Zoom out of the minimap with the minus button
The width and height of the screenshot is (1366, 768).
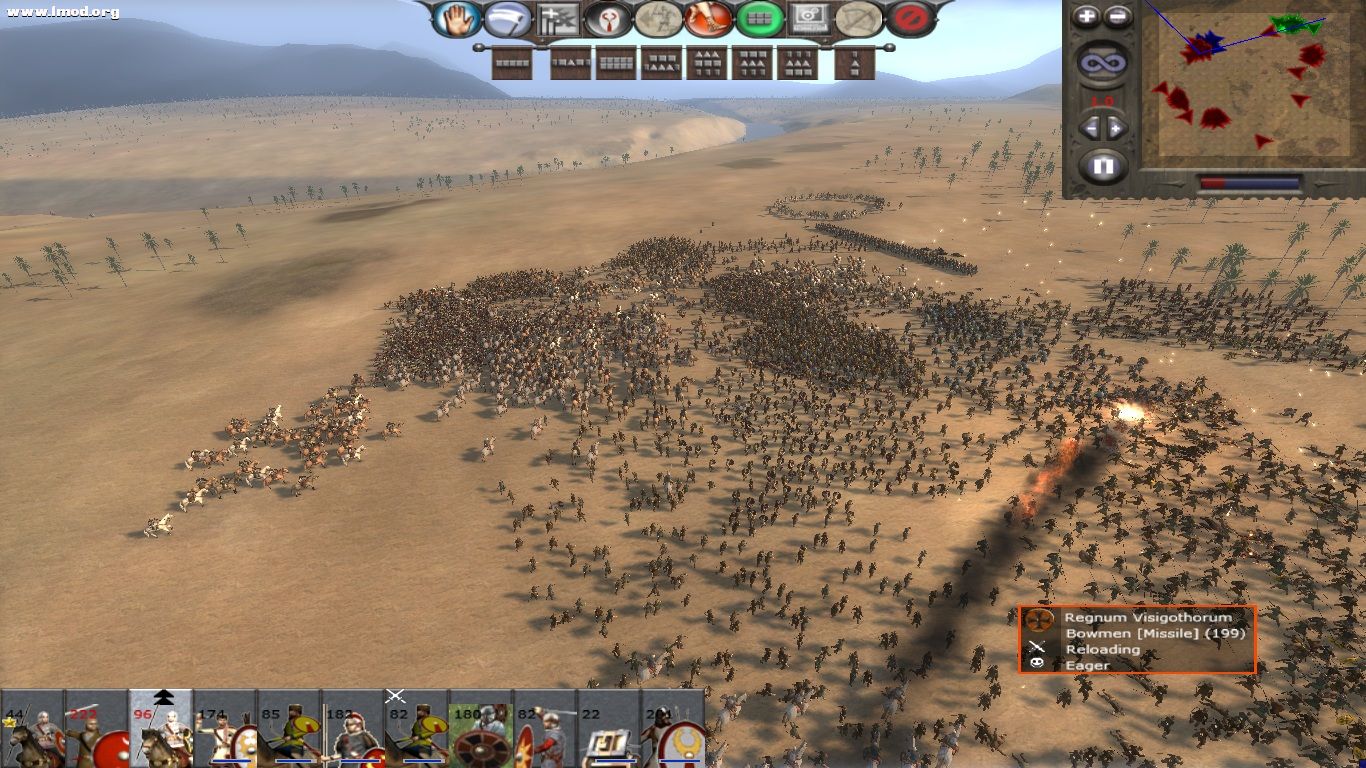pos(1117,17)
